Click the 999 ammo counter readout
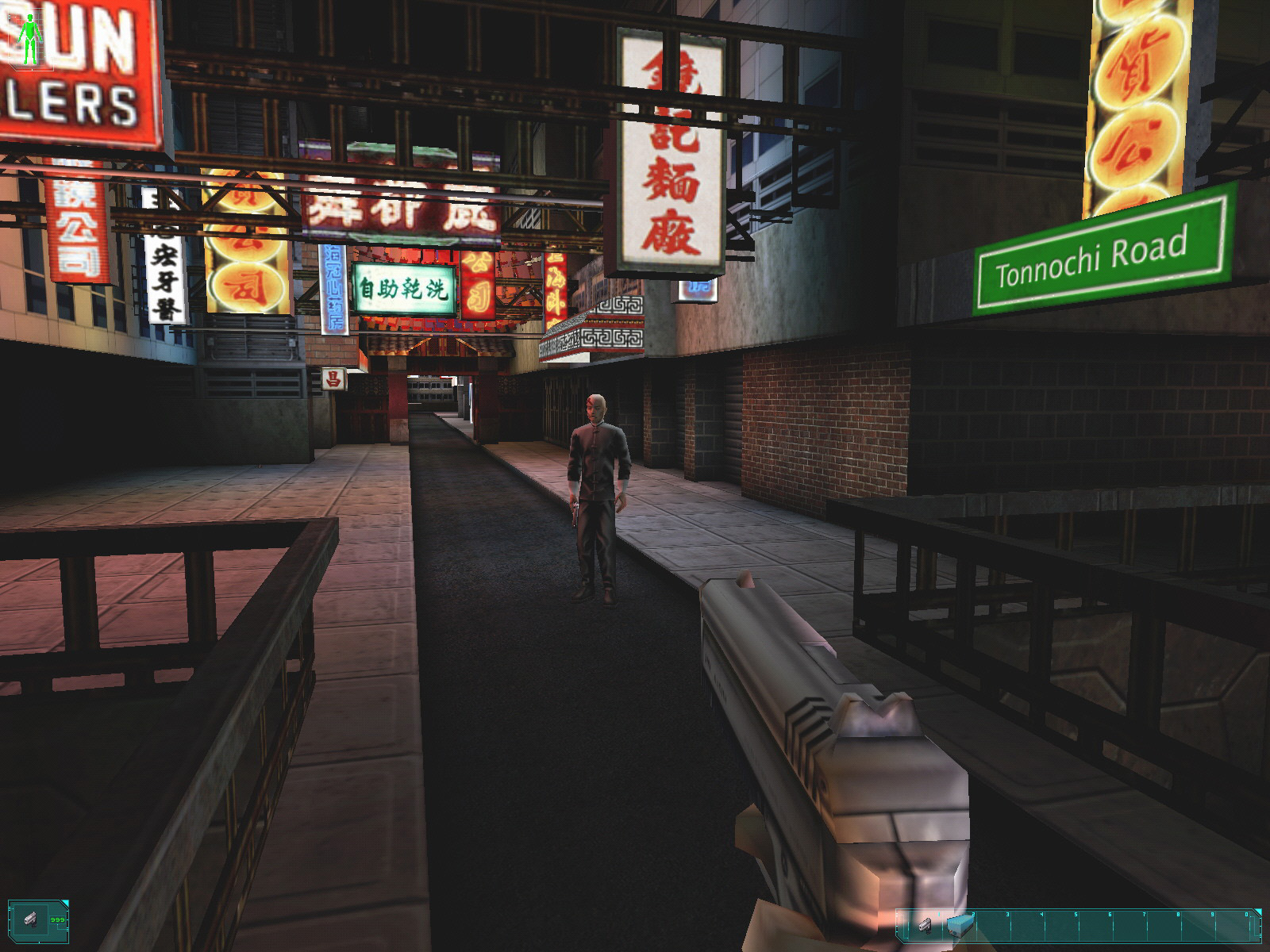The height and width of the screenshot is (952, 1270). (57, 919)
